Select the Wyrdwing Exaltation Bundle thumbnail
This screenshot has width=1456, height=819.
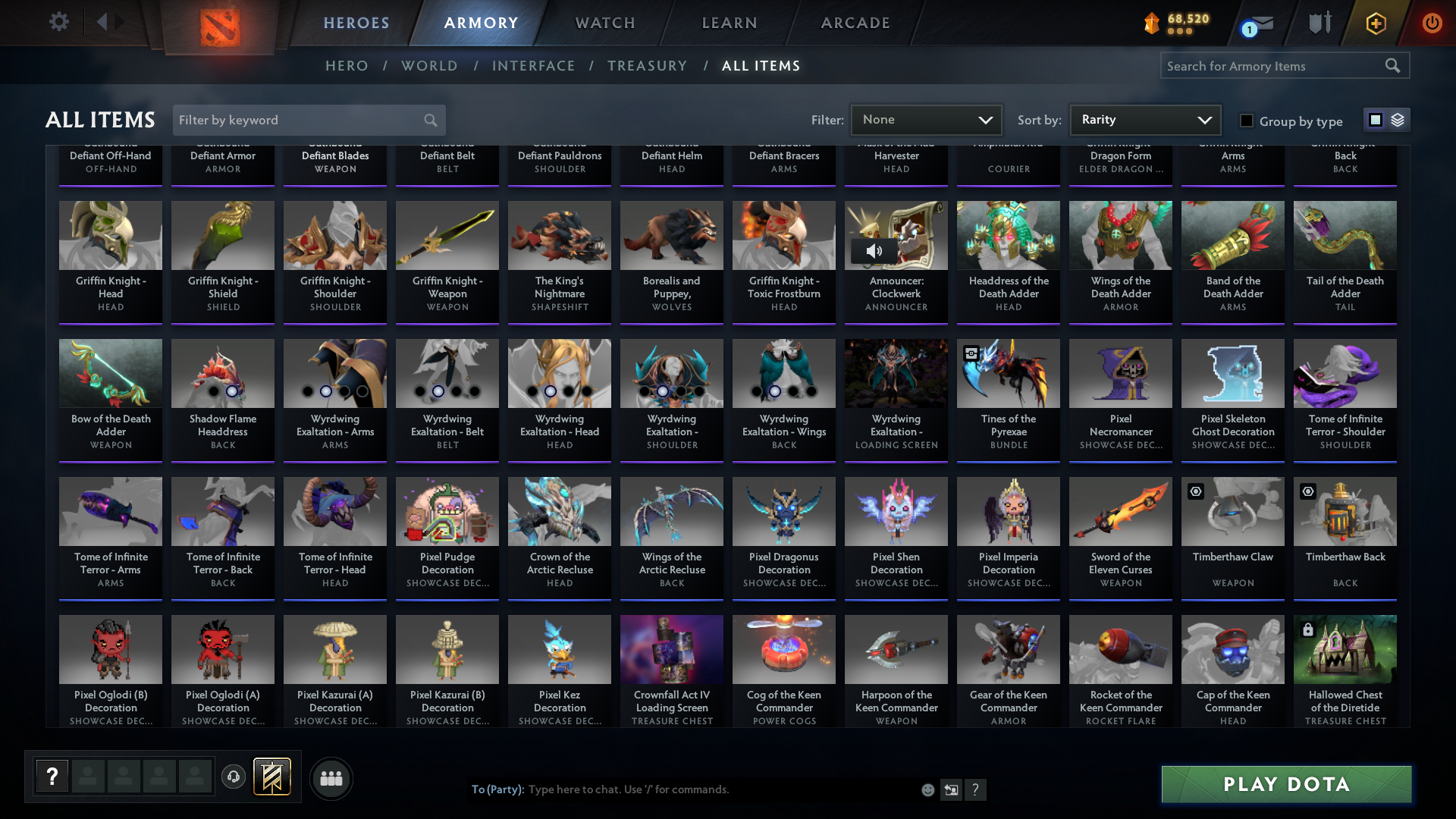(x=896, y=373)
